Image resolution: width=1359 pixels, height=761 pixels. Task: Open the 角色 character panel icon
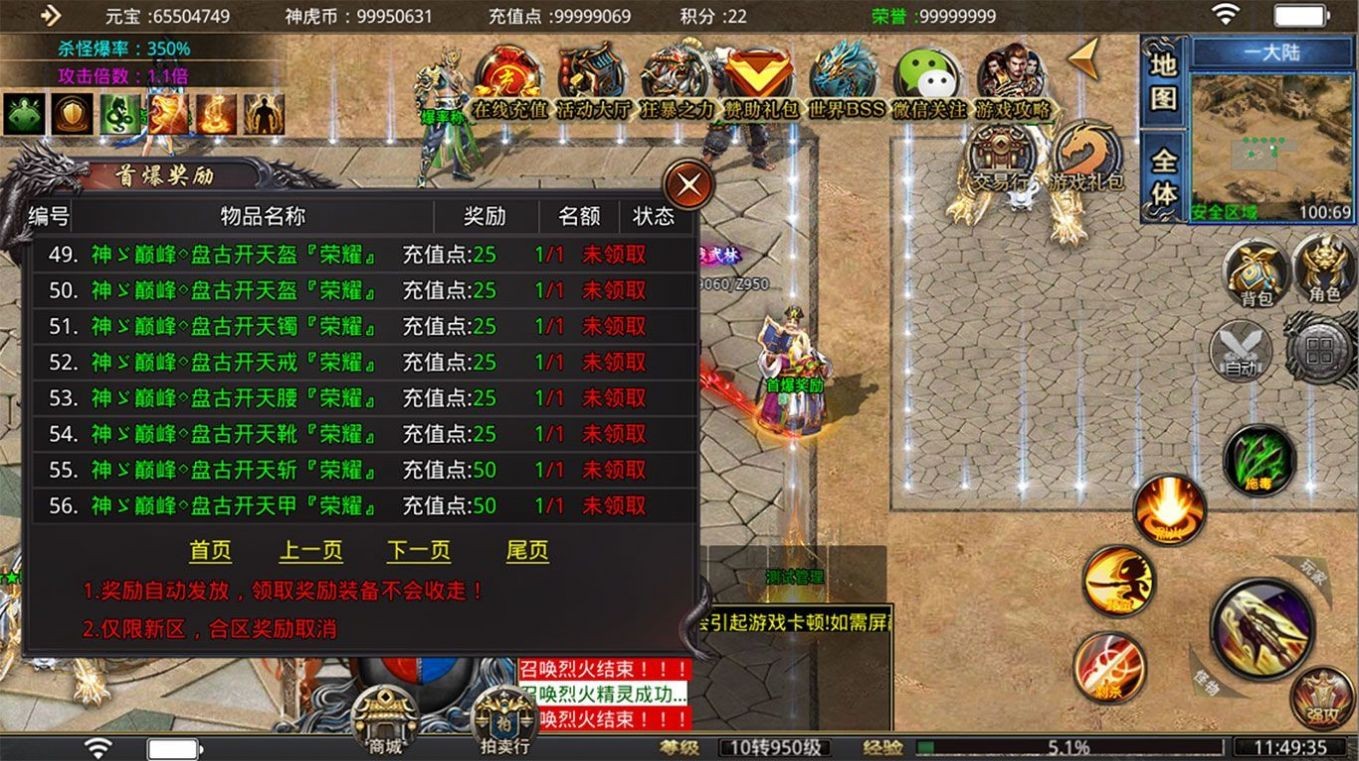pos(1320,270)
